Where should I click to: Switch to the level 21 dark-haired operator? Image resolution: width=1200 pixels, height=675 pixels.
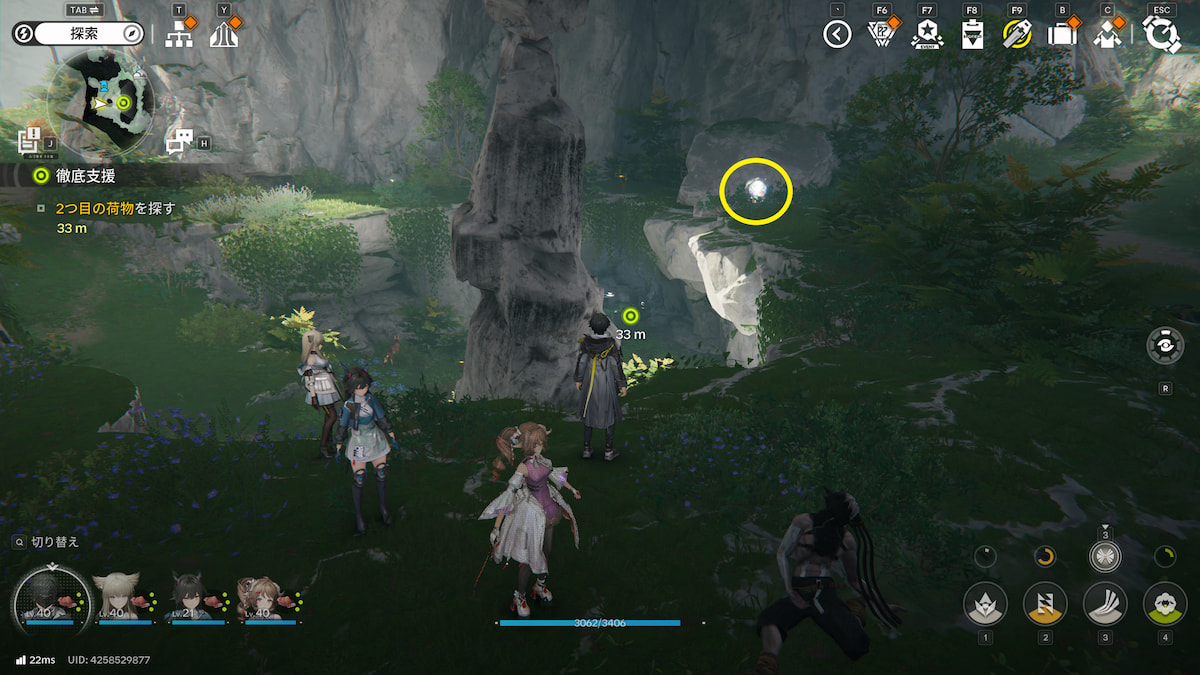(x=190, y=596)
